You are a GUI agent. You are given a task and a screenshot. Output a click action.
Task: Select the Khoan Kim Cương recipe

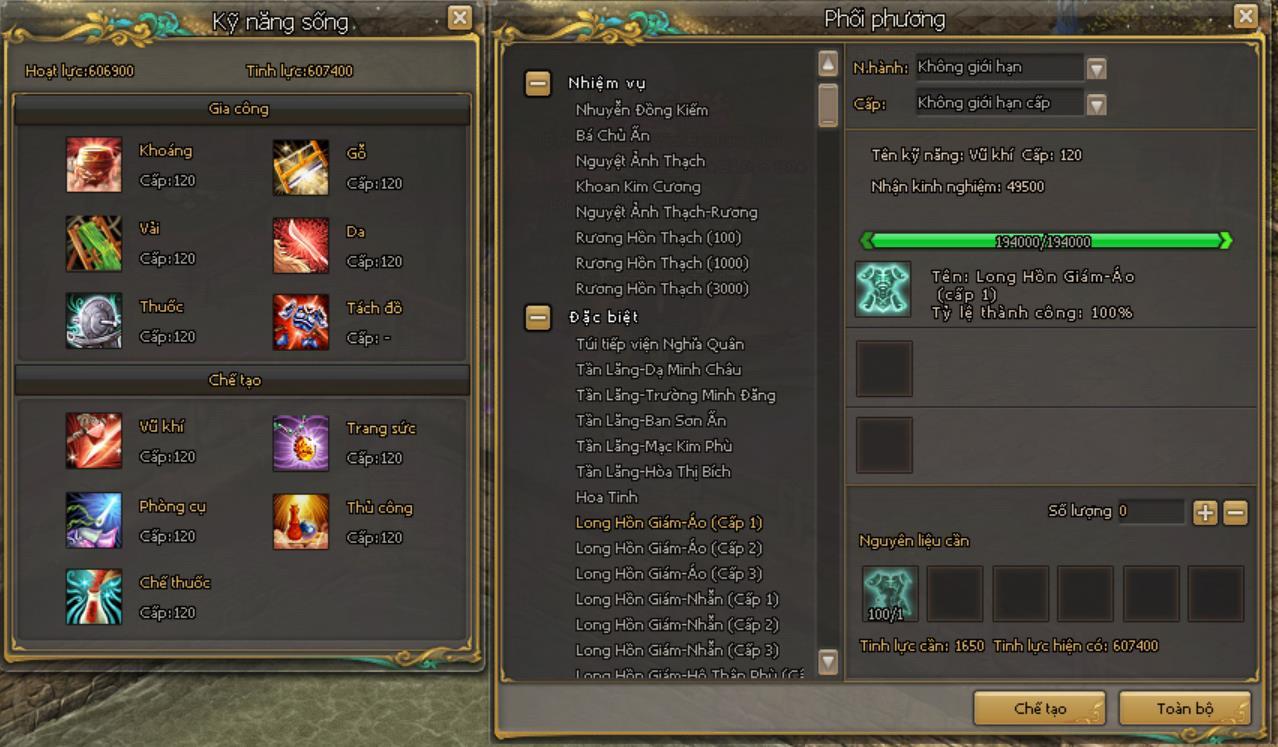(638, 187)
